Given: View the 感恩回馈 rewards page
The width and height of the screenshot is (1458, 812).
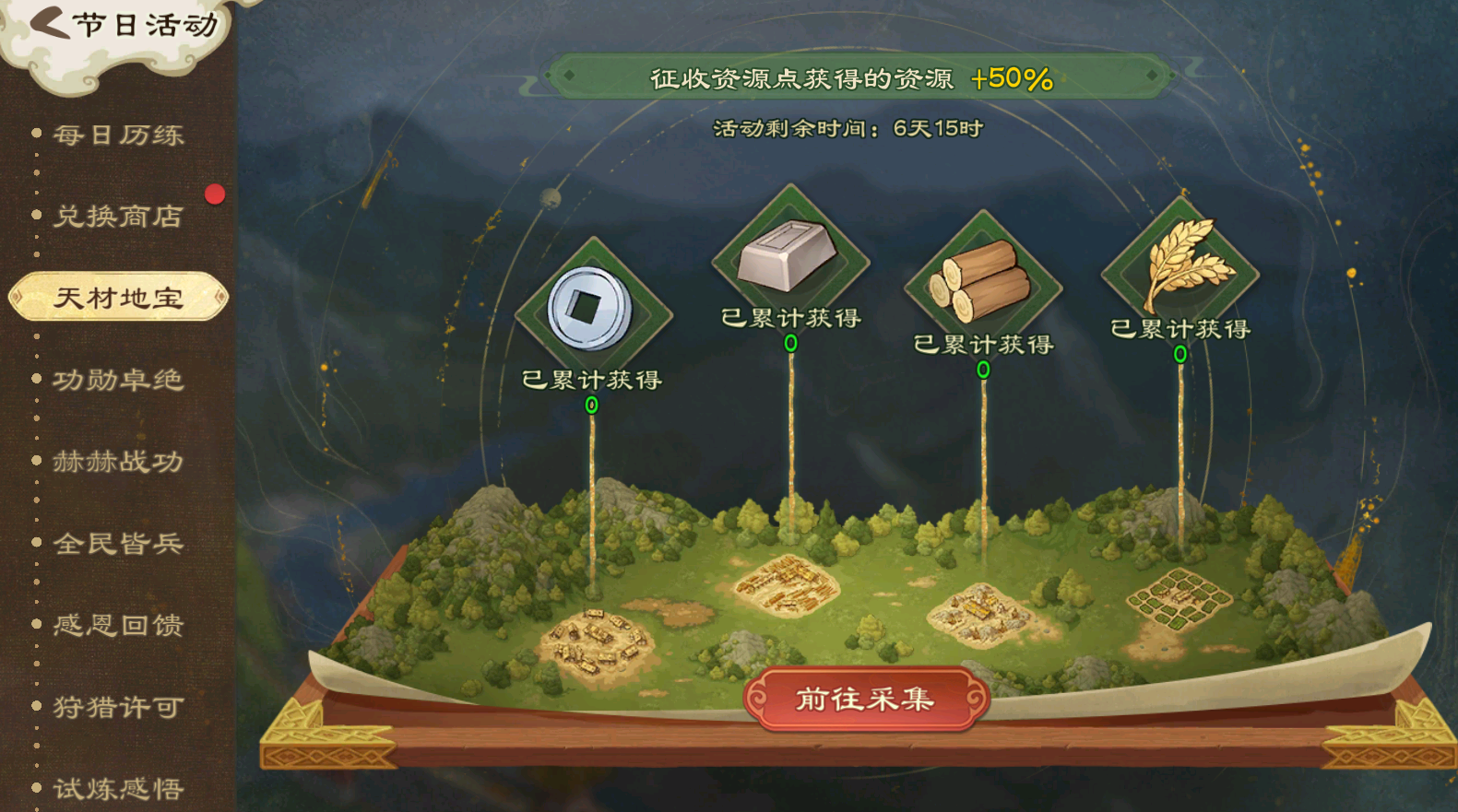Looking at the screenshot, I should tap(118, 626).
